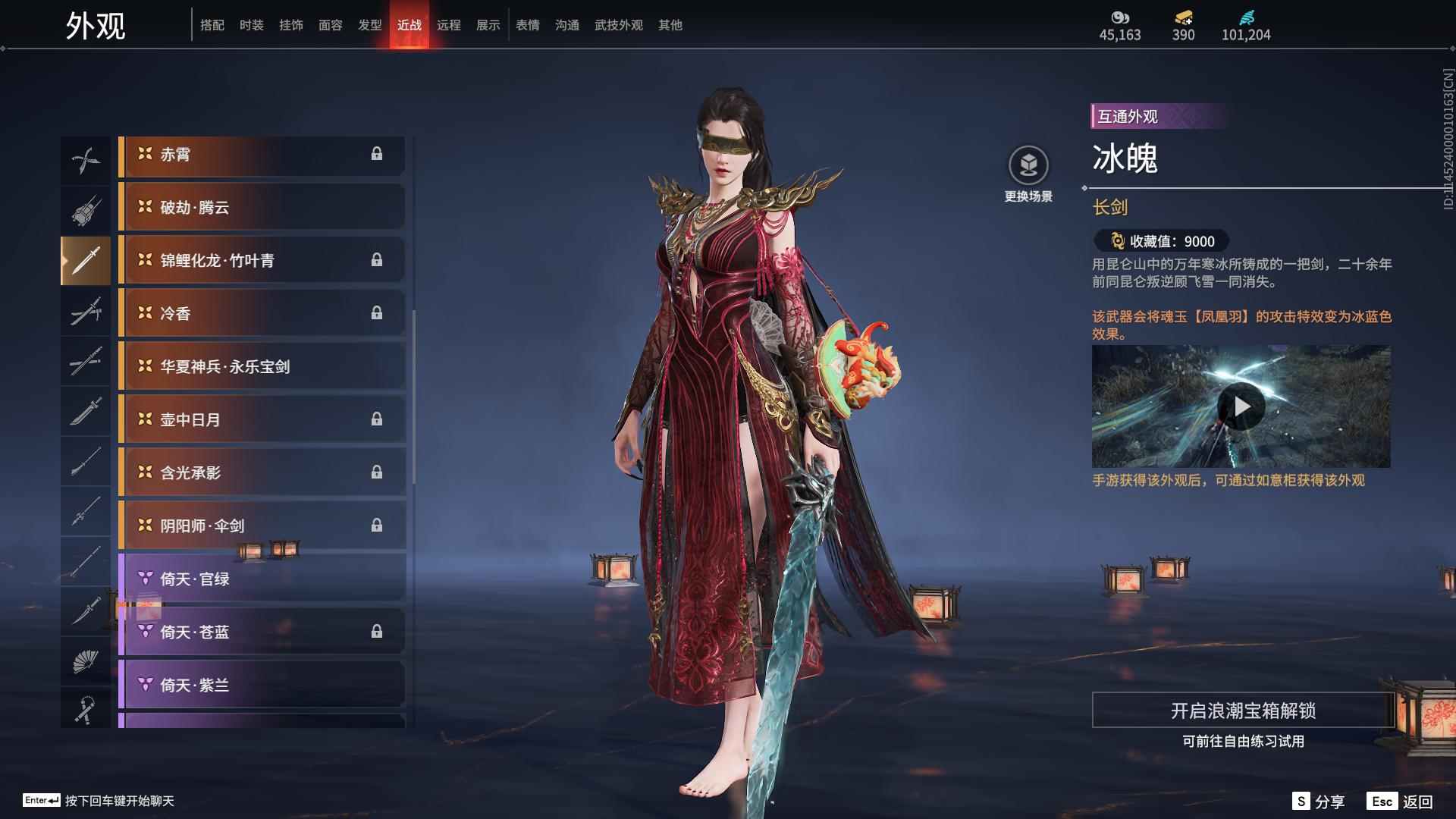Select the 发型 tab
Viewport: 1456px width, 819px height.
pos(369,25)
